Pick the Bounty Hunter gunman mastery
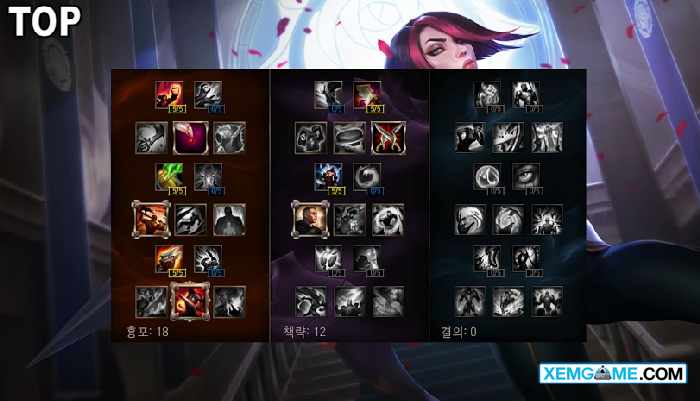This screenshot has height=401, width=700. (x=150, y=219)
